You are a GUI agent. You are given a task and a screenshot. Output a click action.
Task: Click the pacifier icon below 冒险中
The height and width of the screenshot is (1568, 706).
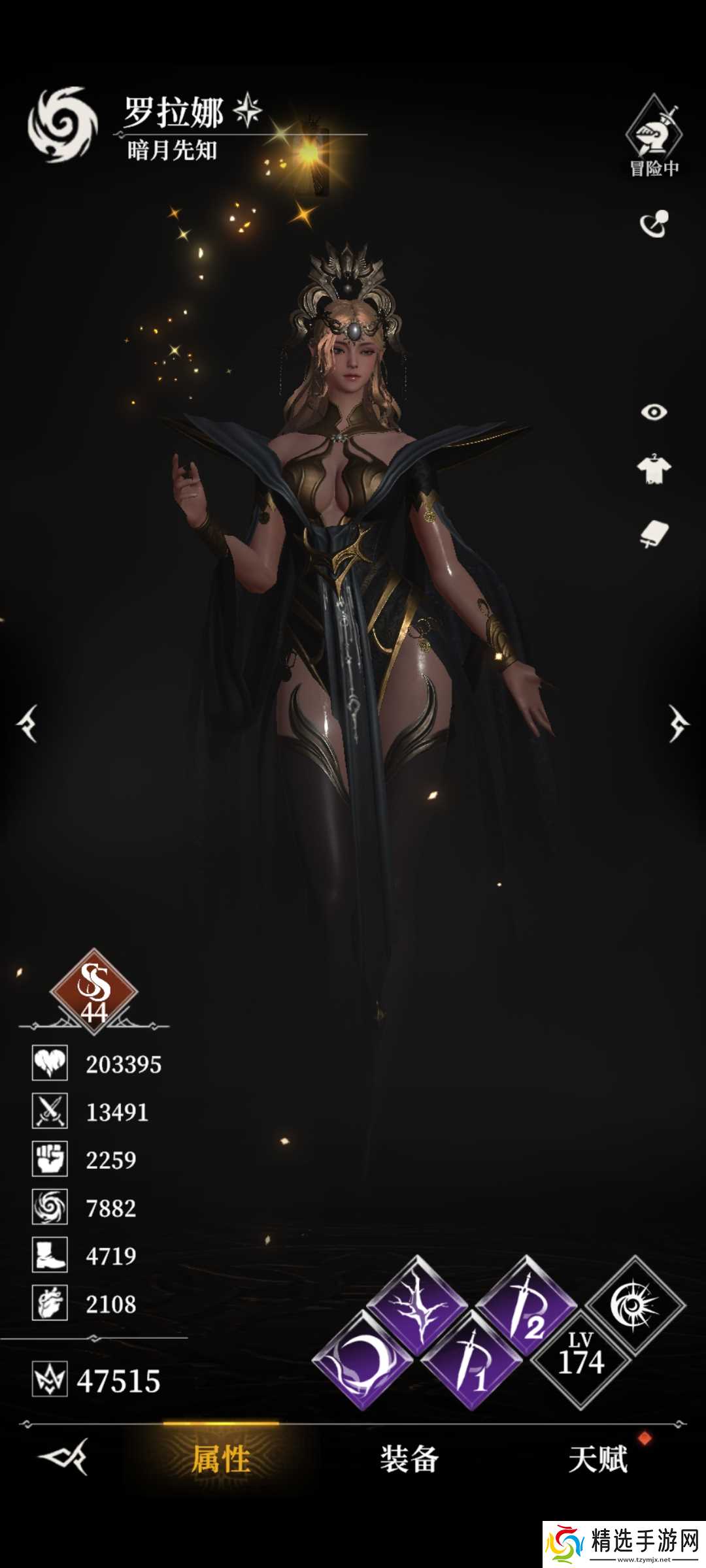(654, 224)
